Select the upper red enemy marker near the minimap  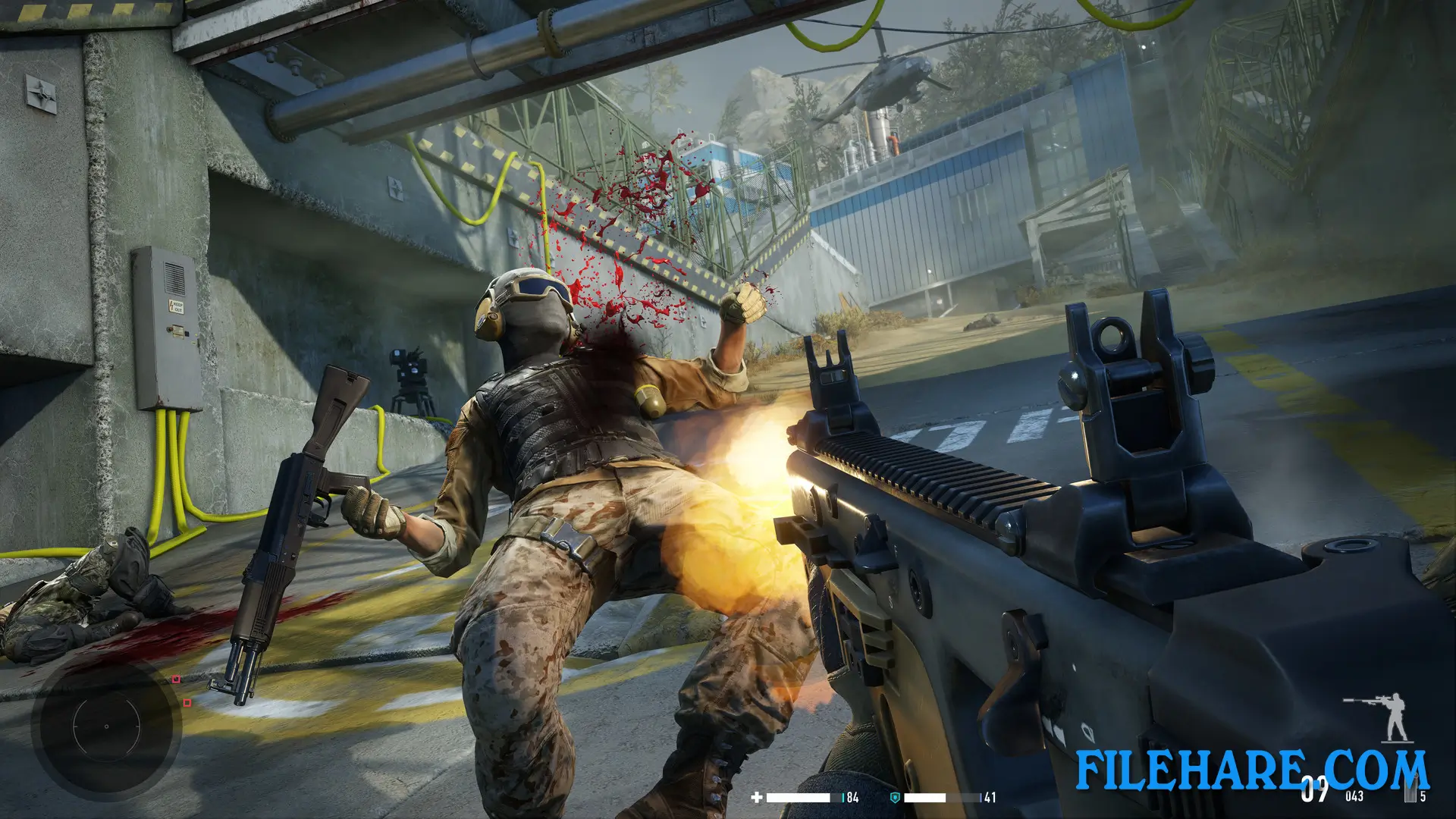(176, 679)
